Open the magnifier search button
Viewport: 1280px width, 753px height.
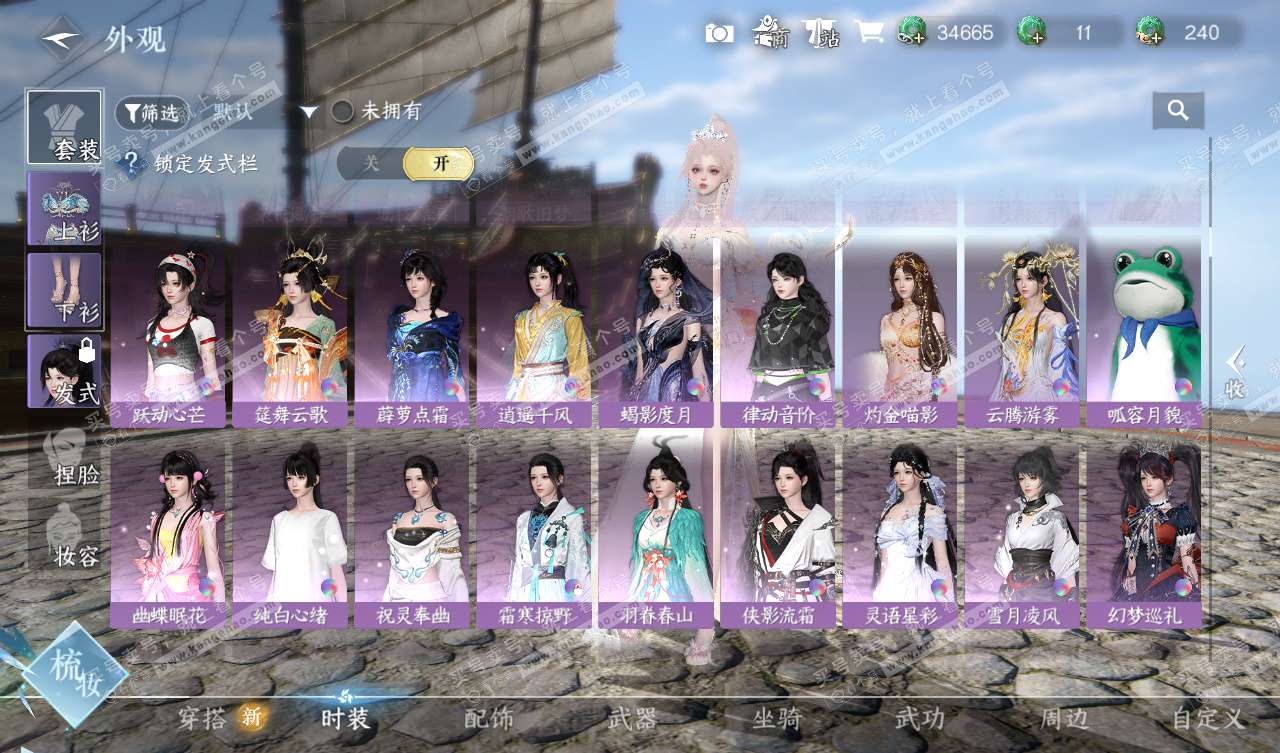tap(1178, 111)
